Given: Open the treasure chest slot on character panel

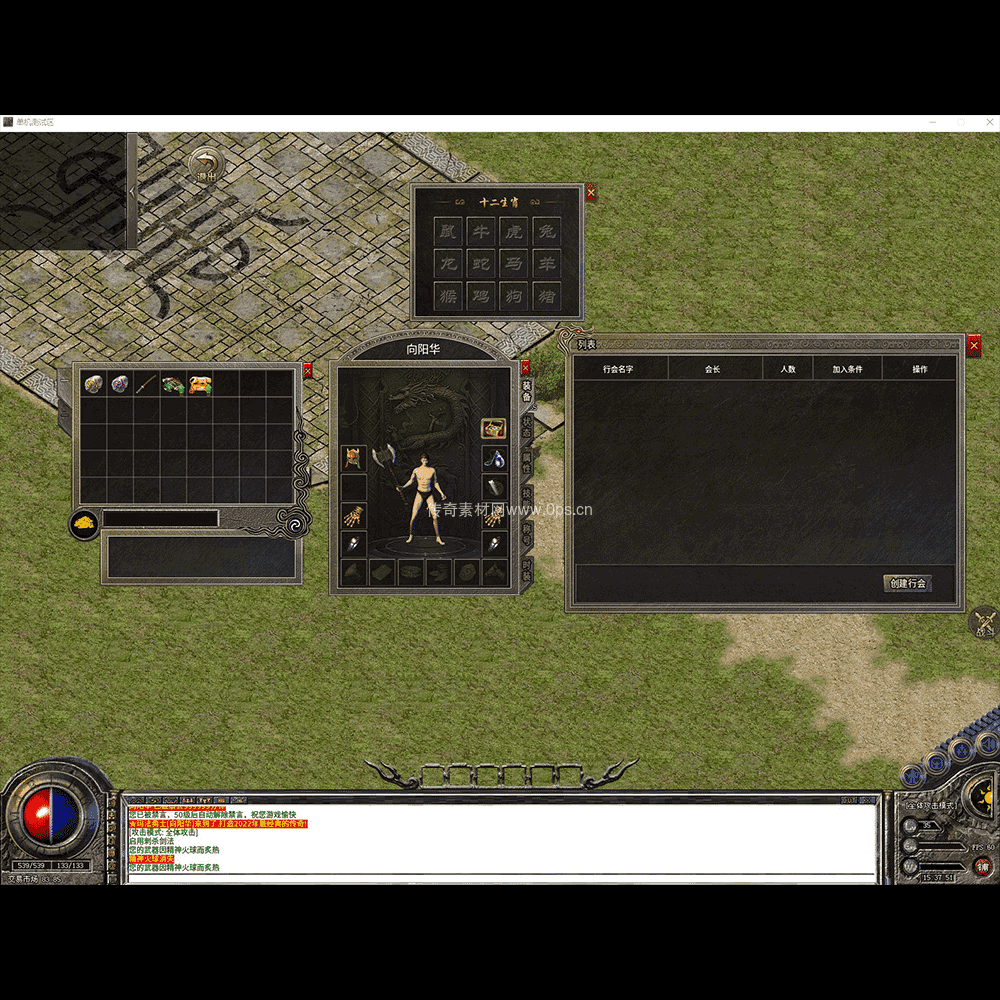Looking at the screenshot, I should pos(493,428).
